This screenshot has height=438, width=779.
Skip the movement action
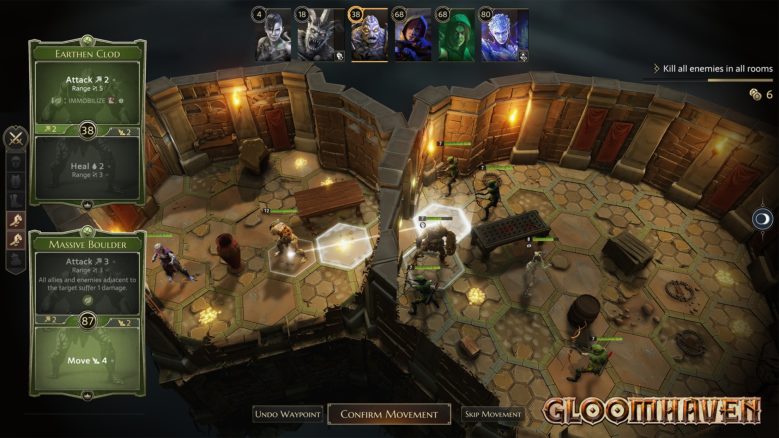click(493, 414)
